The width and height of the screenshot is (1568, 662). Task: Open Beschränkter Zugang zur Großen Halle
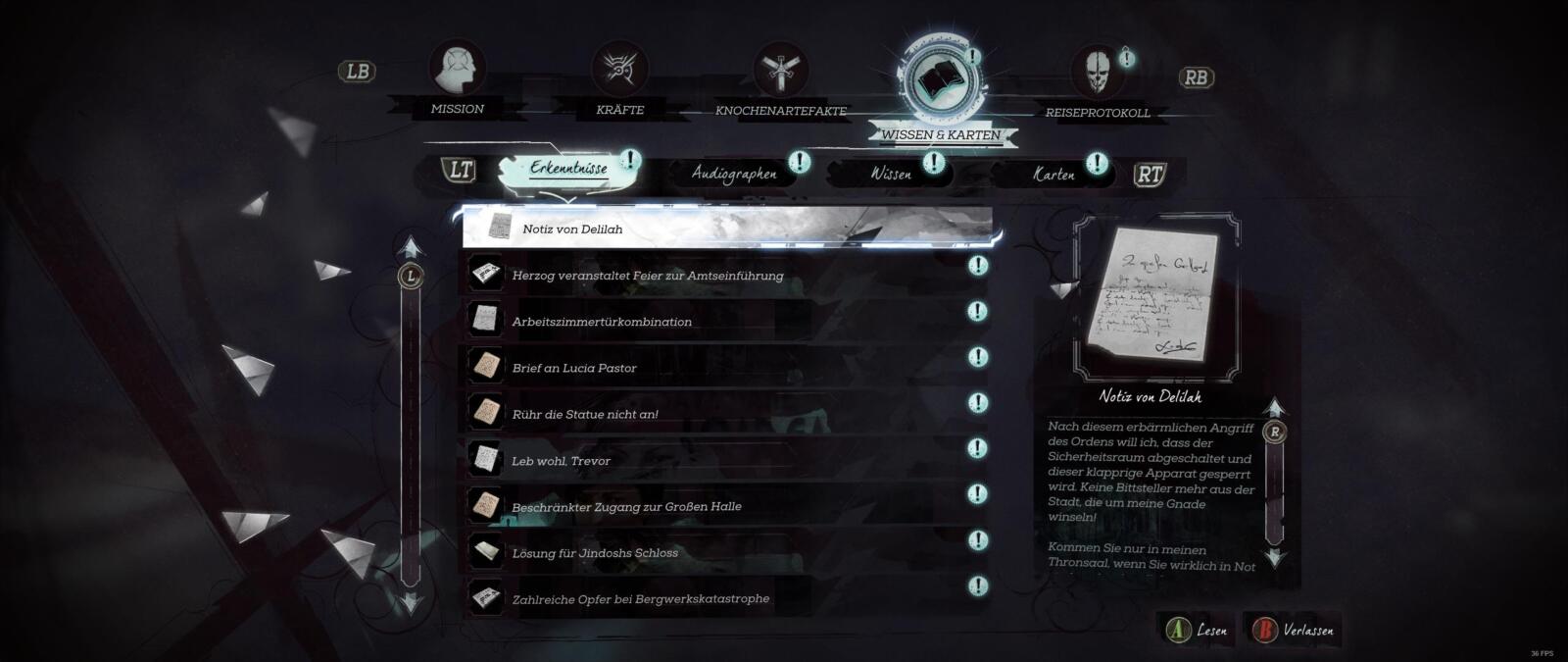click(725, 506)
